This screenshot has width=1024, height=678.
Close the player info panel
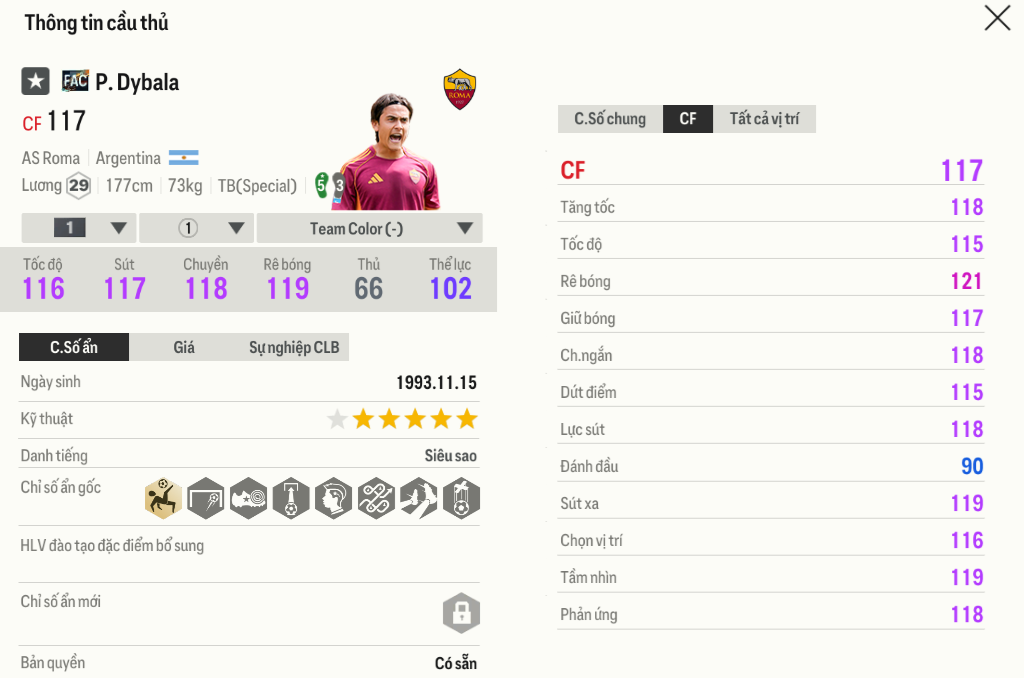[997, 18]
